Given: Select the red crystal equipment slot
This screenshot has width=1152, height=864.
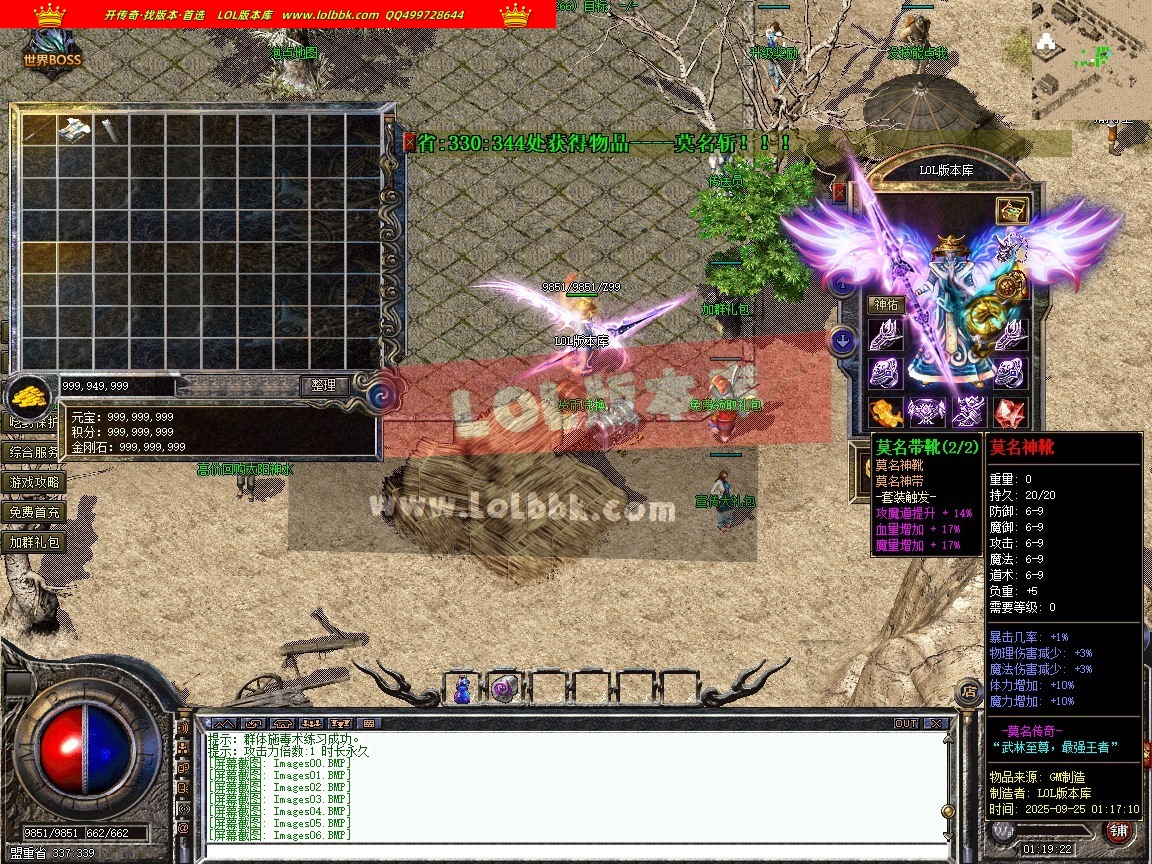Looking at the screenshot, I should click(x=1010, y=412).
